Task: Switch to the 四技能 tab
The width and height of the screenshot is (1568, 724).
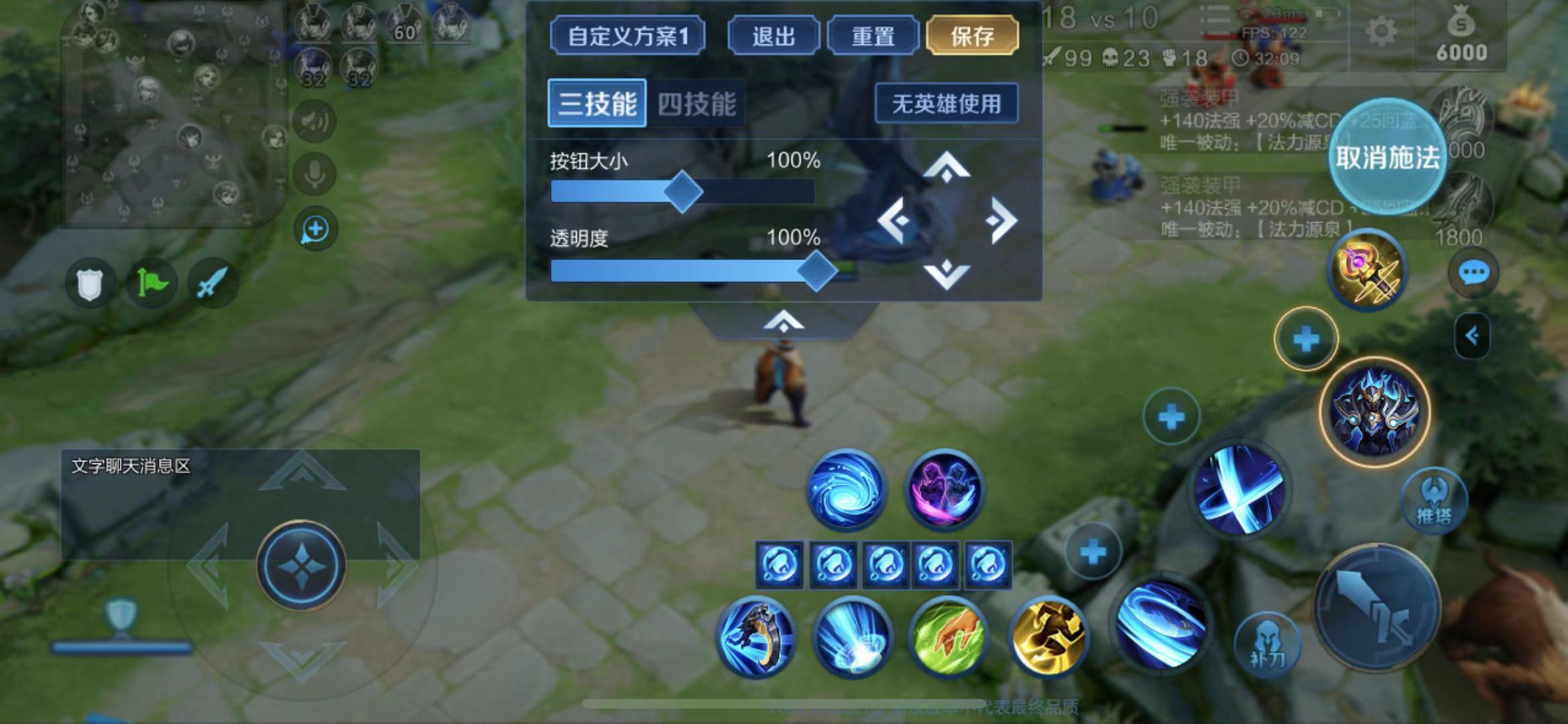Action: click(x=698, y=103)
